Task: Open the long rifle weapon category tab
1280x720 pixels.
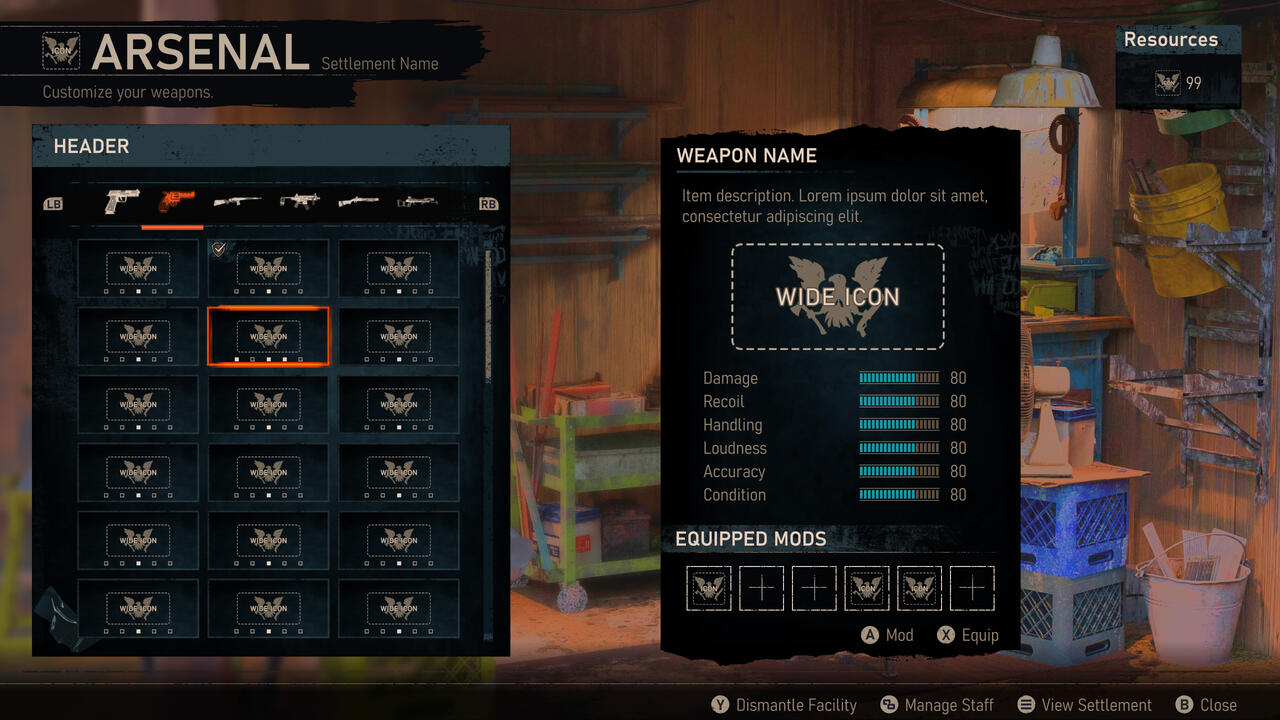Action: (x=237, y=202)
